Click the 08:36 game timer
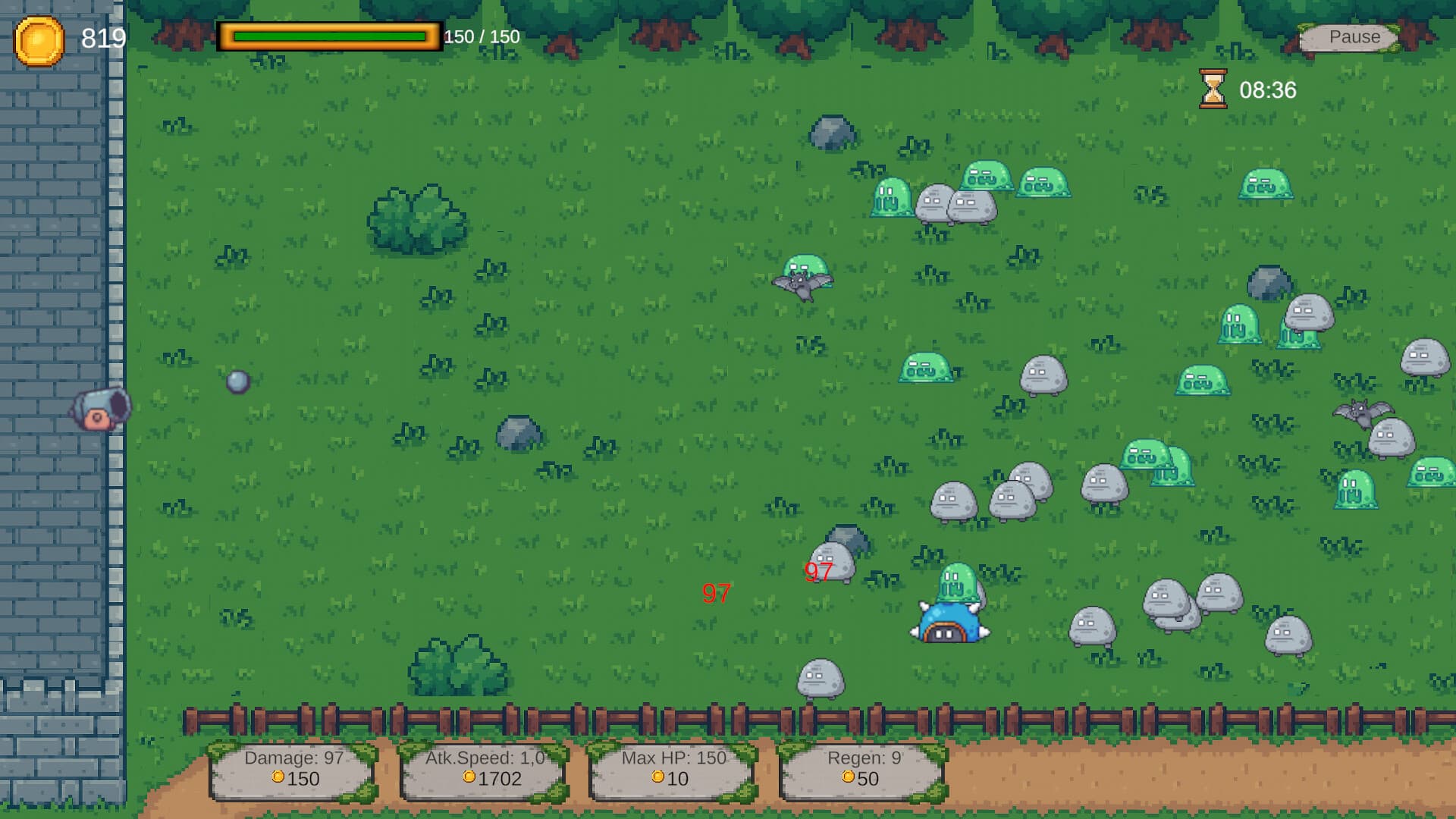This screenshot has height=819, width=1456. (x=1269, y=89)
